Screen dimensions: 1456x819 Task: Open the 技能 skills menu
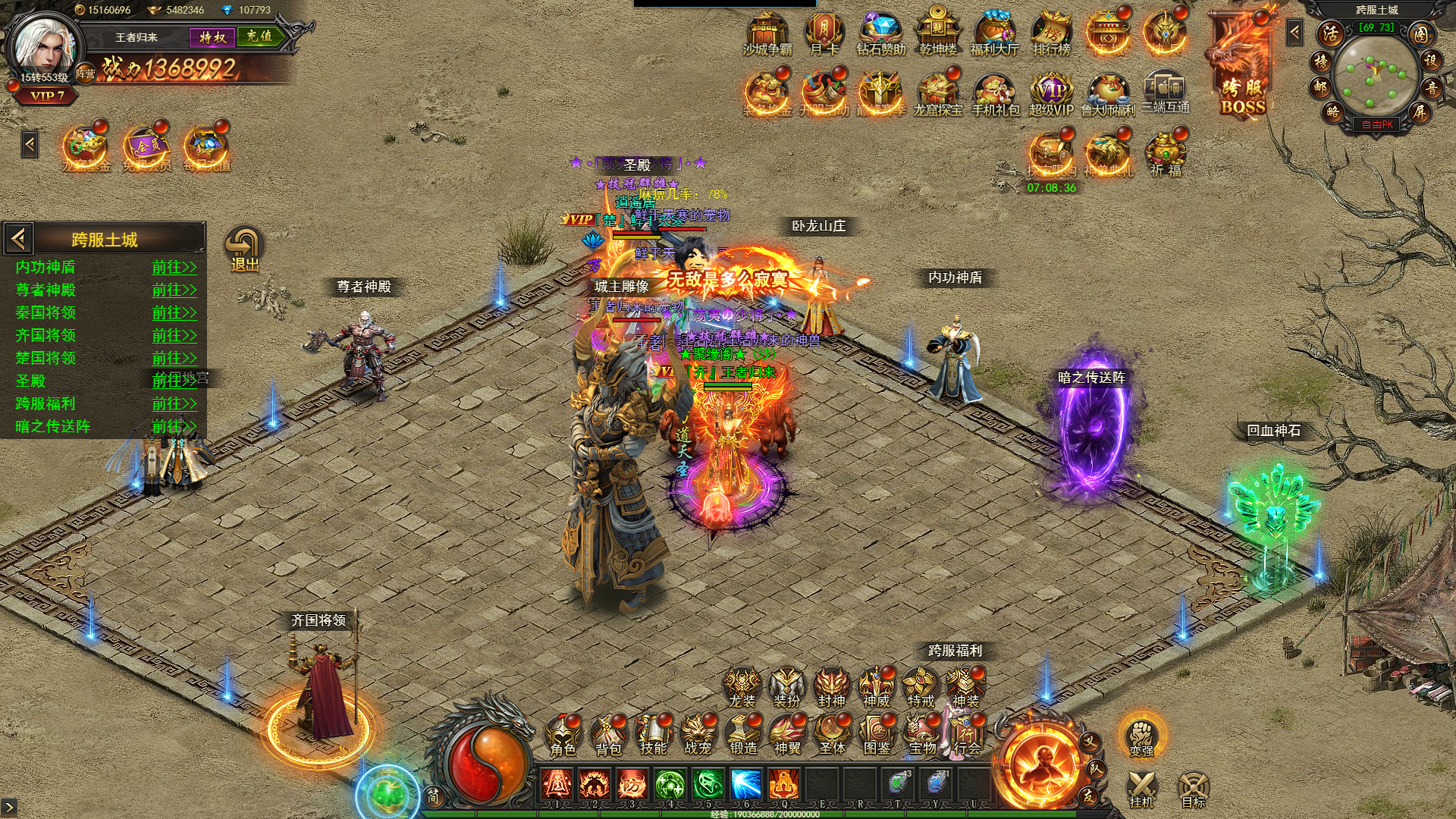(652, 736)
